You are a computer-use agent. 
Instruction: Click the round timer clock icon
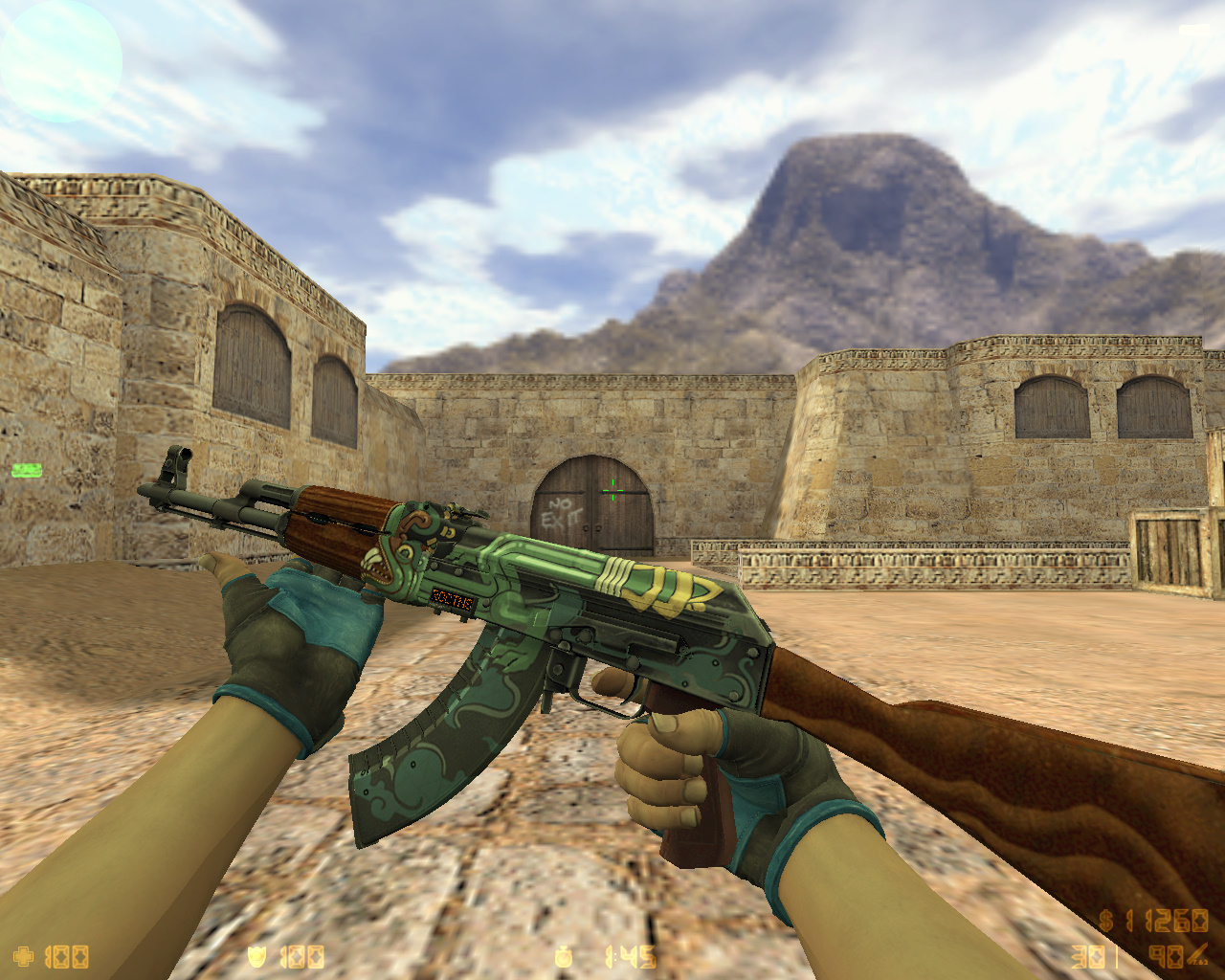pos(563,957)
